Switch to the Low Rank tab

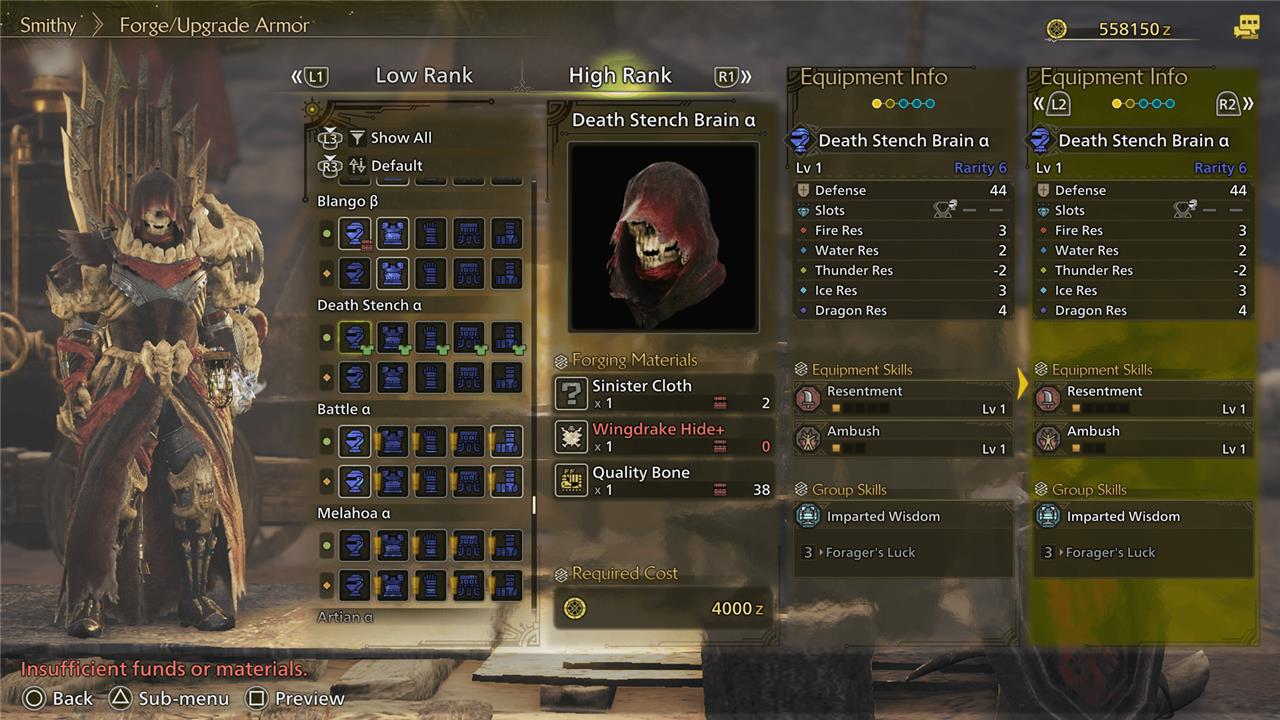(424, 75)
